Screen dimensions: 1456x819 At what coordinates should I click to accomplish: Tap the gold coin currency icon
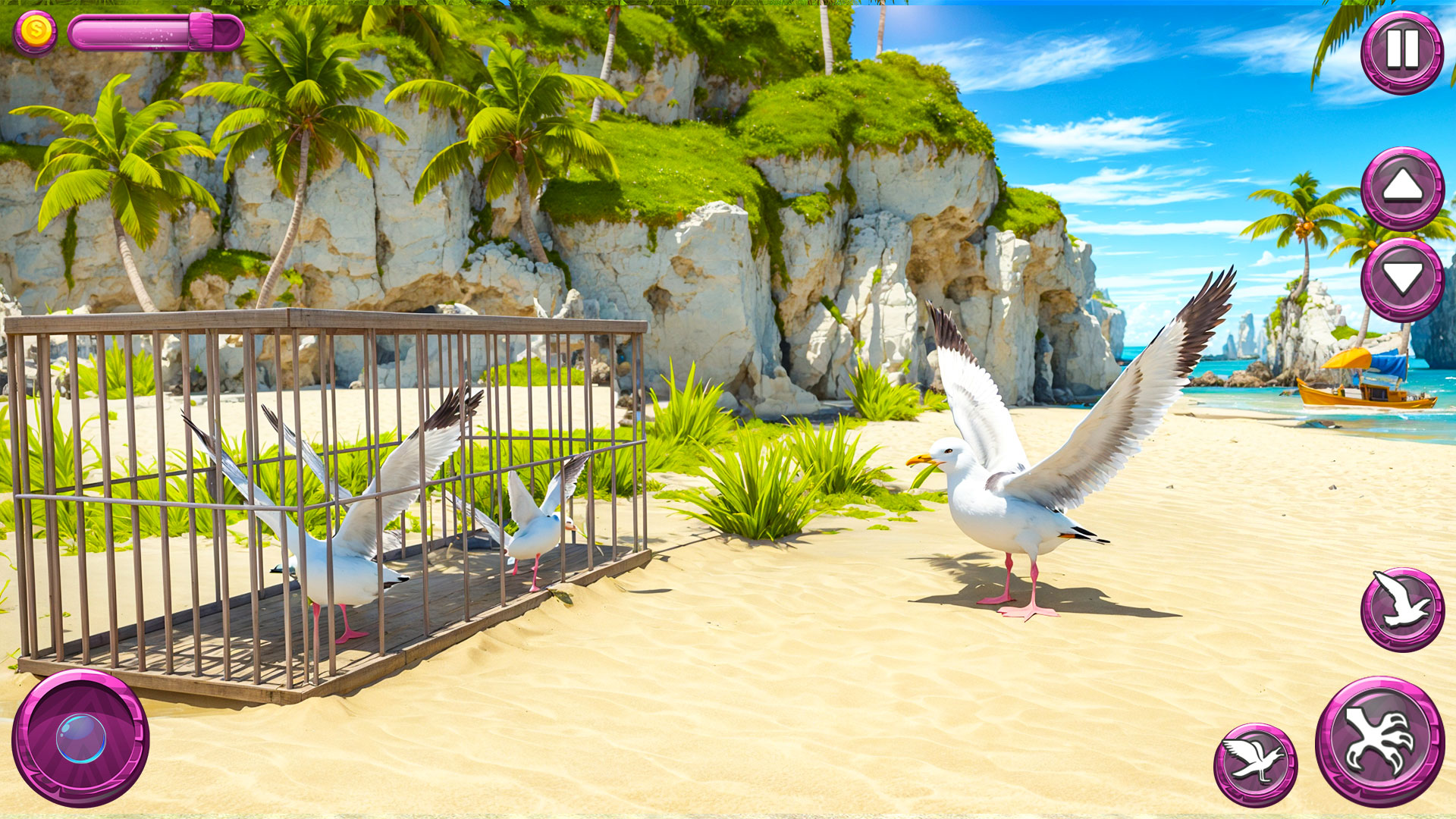(x=34, y=30)
